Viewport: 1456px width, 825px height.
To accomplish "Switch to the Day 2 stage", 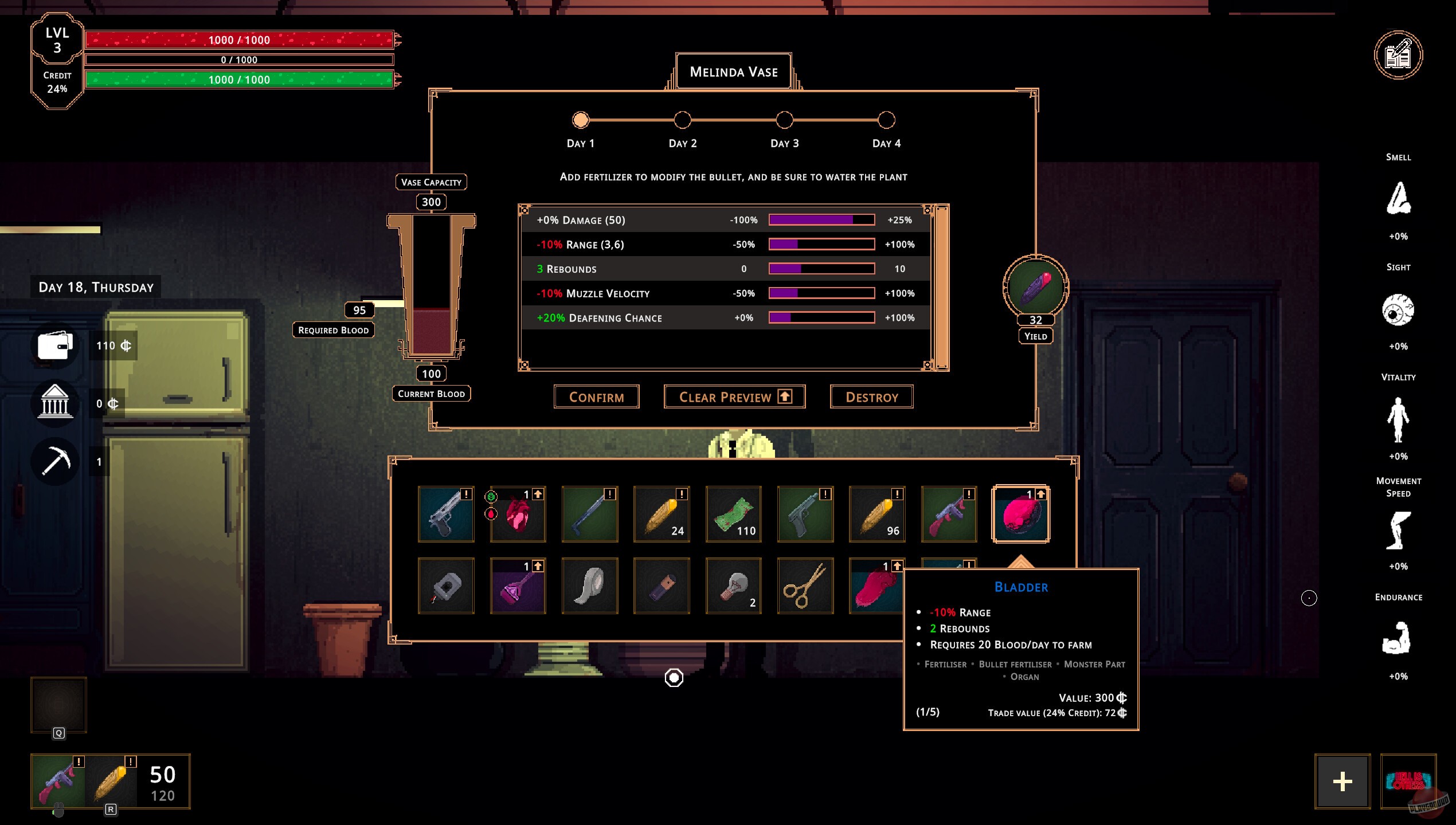I will [x=682, y=120].
